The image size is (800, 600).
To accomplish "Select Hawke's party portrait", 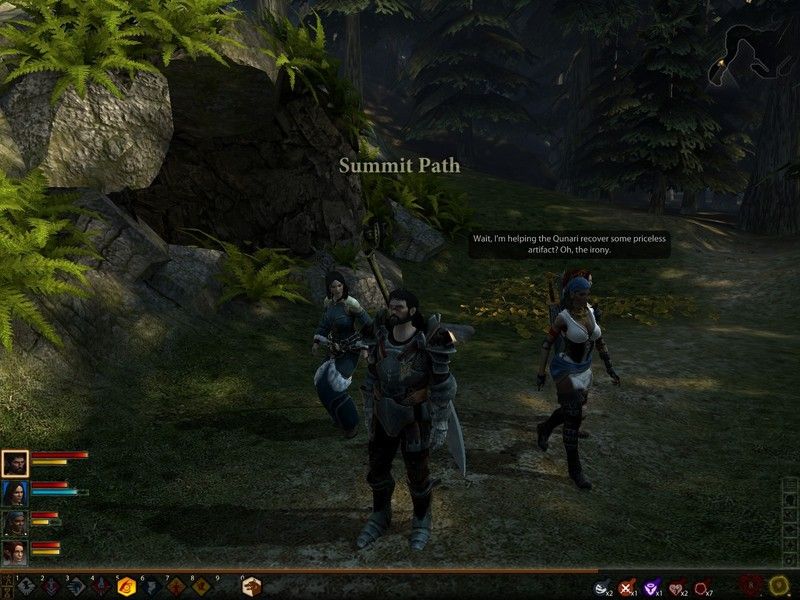I will [15, 463].
